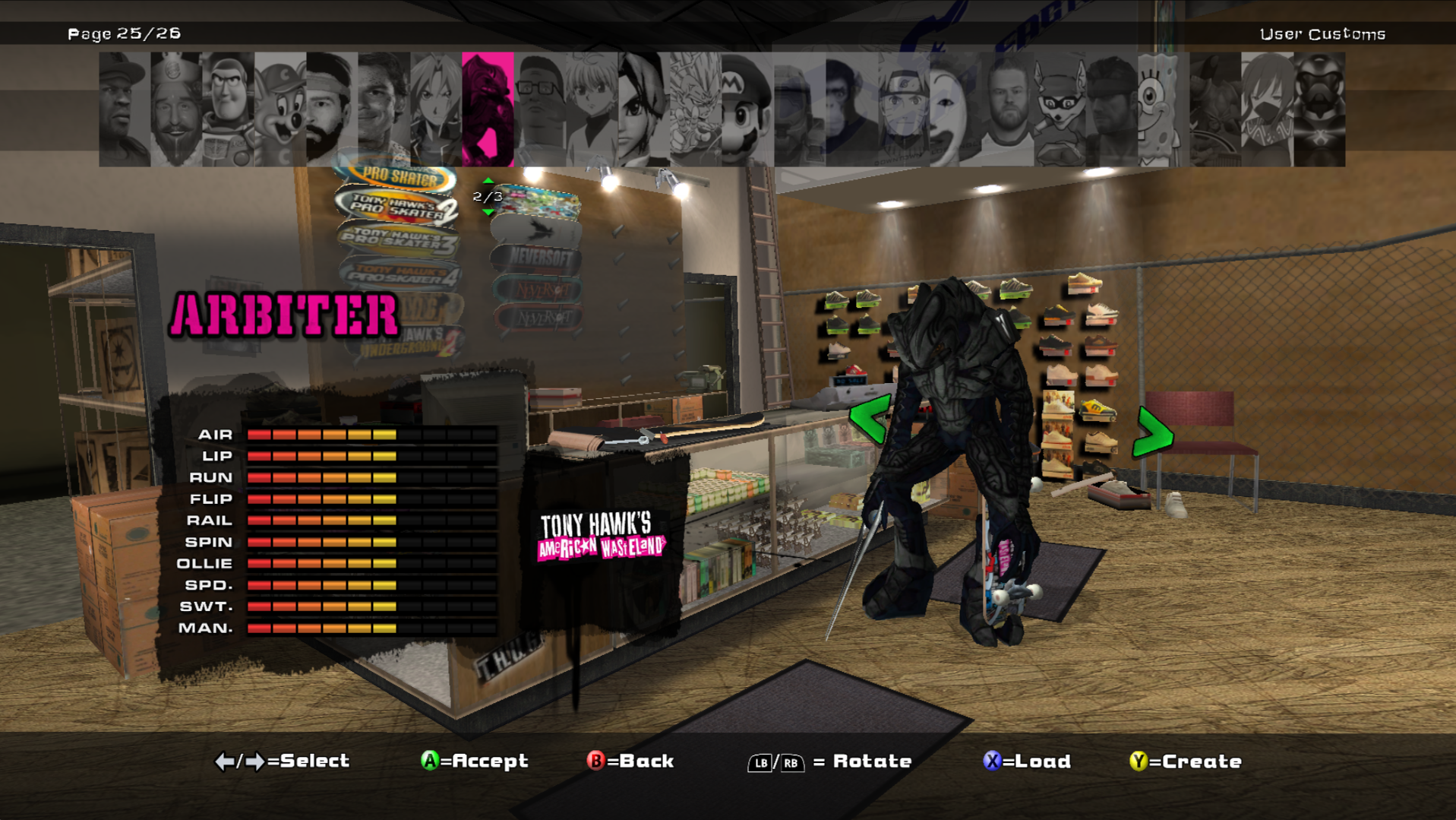This screenshot has height=820, width=1456.
Task: Pick the Chuck E. Cheese mouse portrait
Action: [x=280, y=109]
